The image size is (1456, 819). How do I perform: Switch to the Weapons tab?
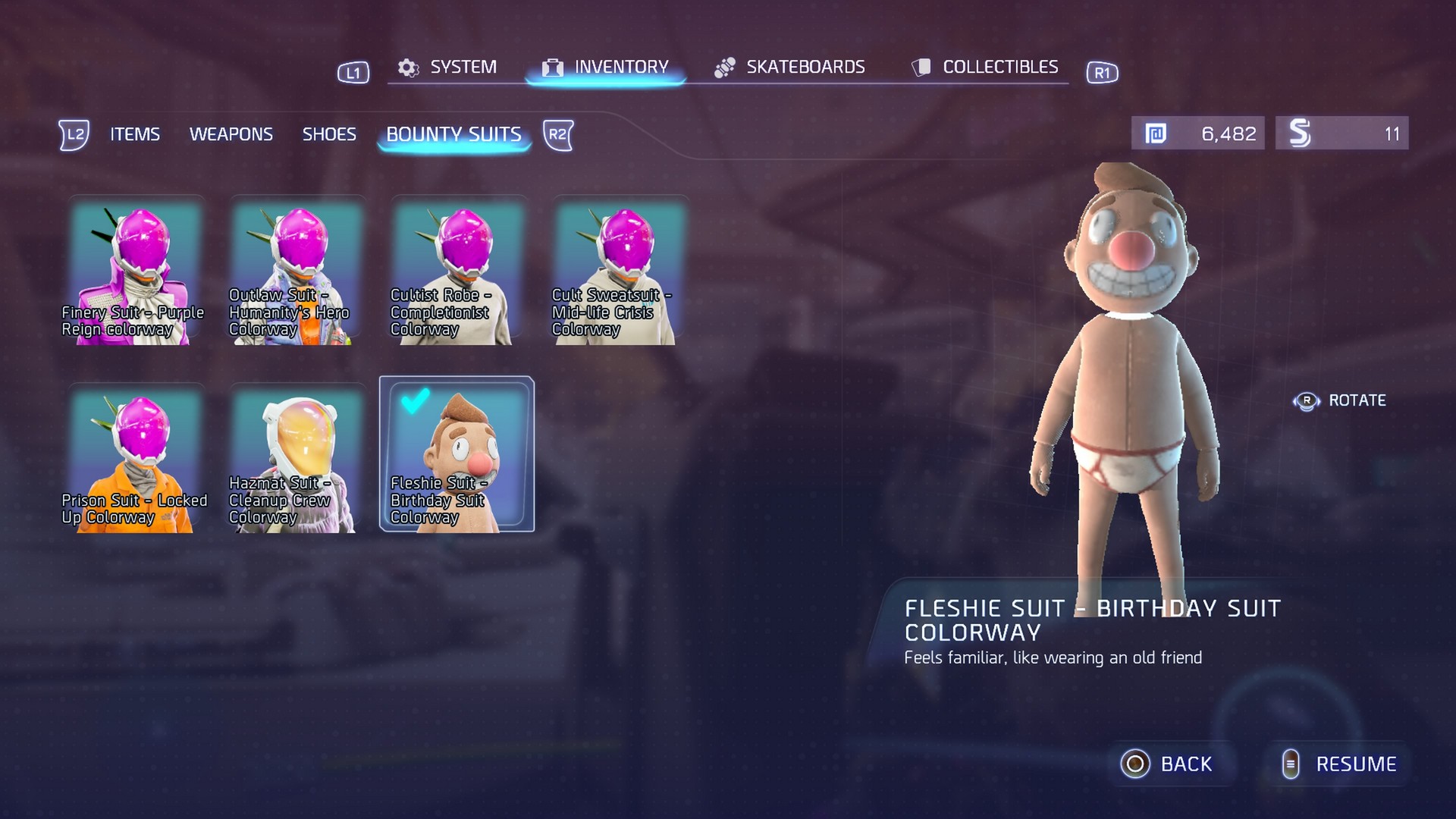tap(232, 134)
